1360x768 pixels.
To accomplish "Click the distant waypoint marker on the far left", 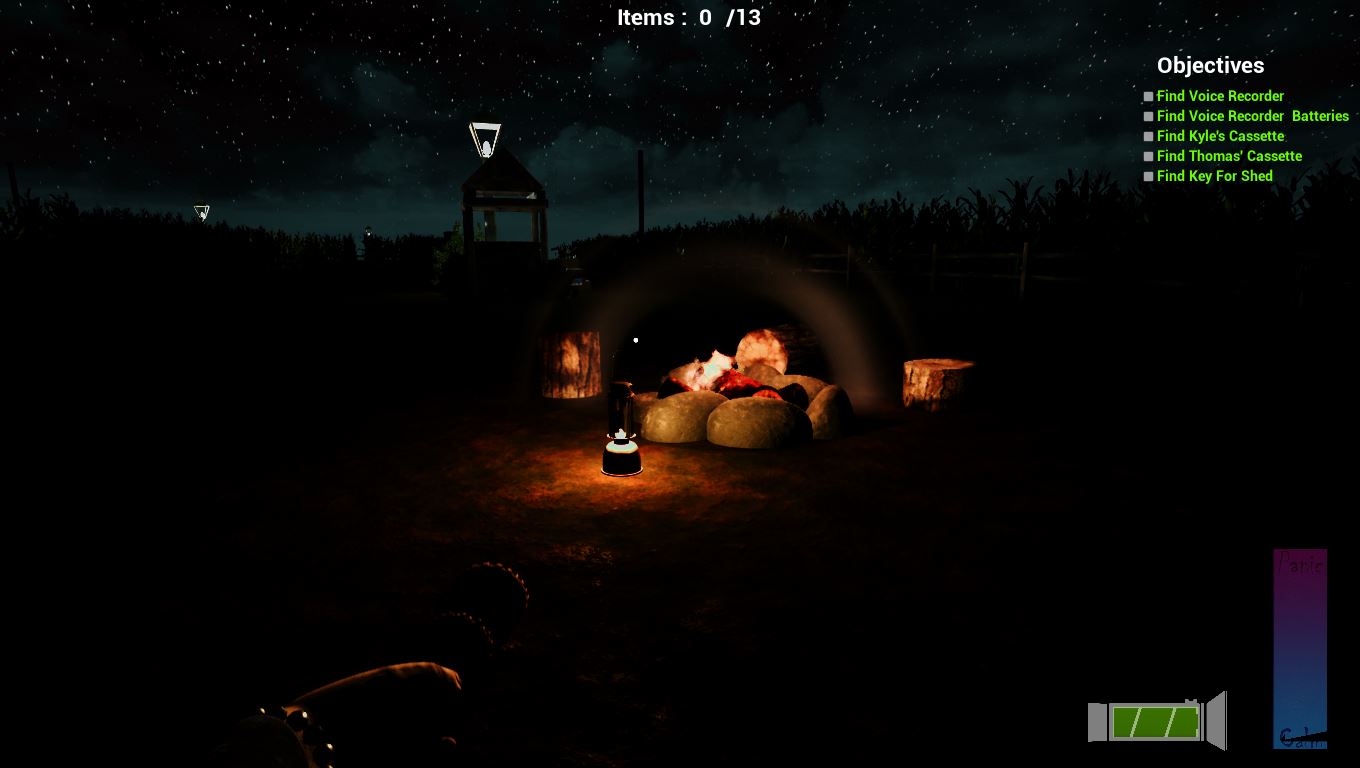I will (200, 211).
